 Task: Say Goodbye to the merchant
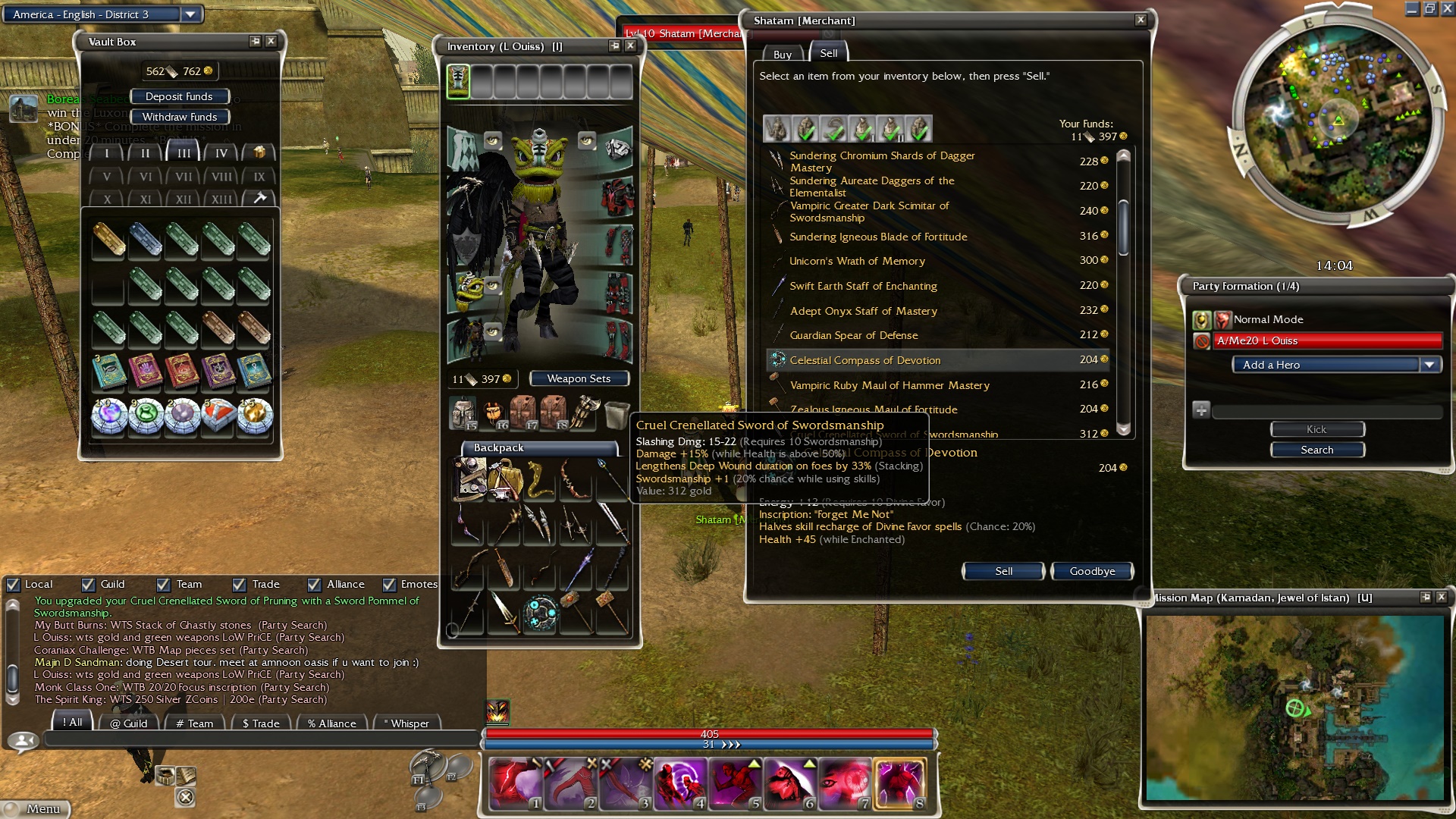click(x=1092, y=571)
